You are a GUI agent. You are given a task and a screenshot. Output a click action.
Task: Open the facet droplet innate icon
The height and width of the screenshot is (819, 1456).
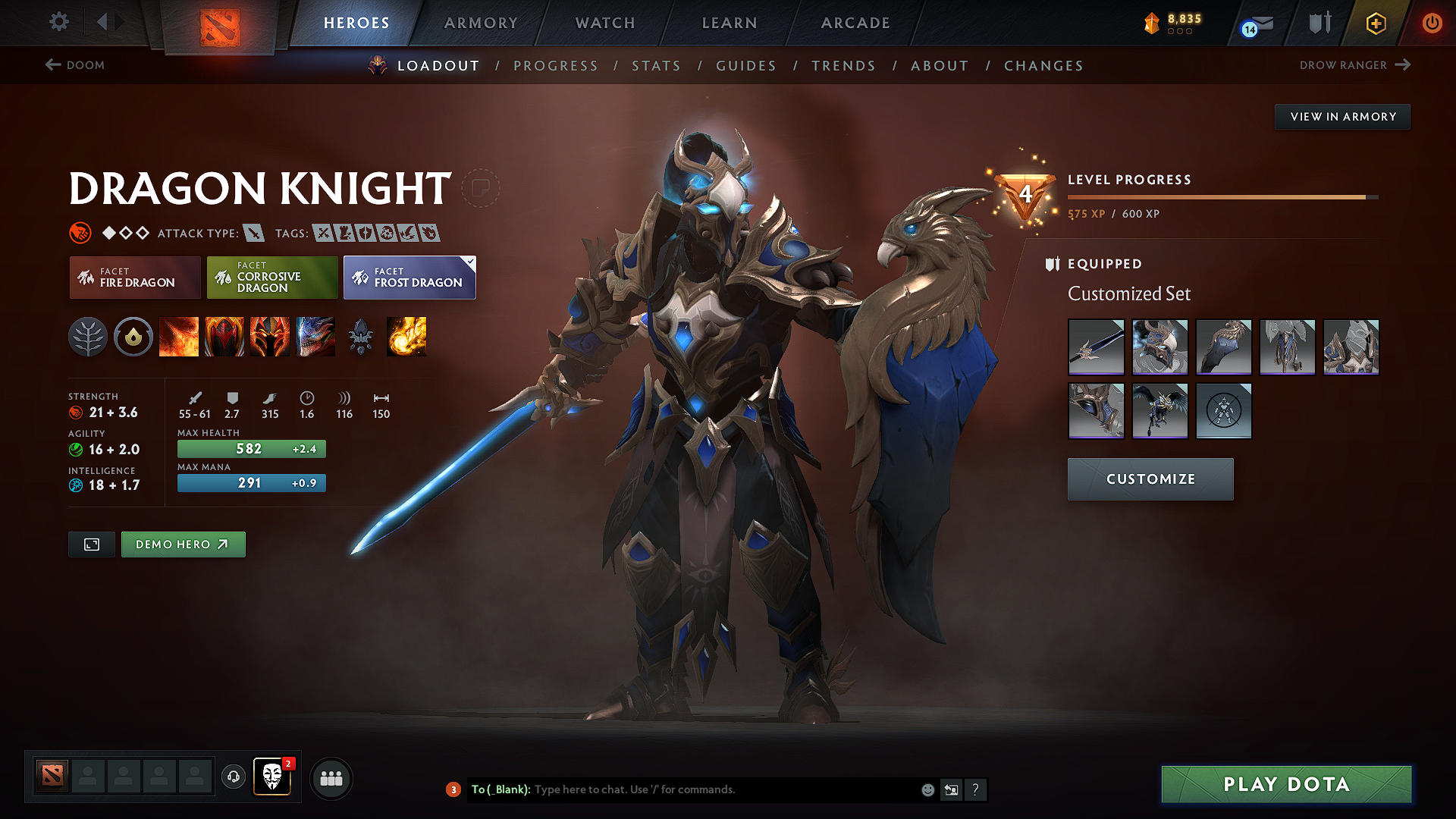[x=133, y=337]
